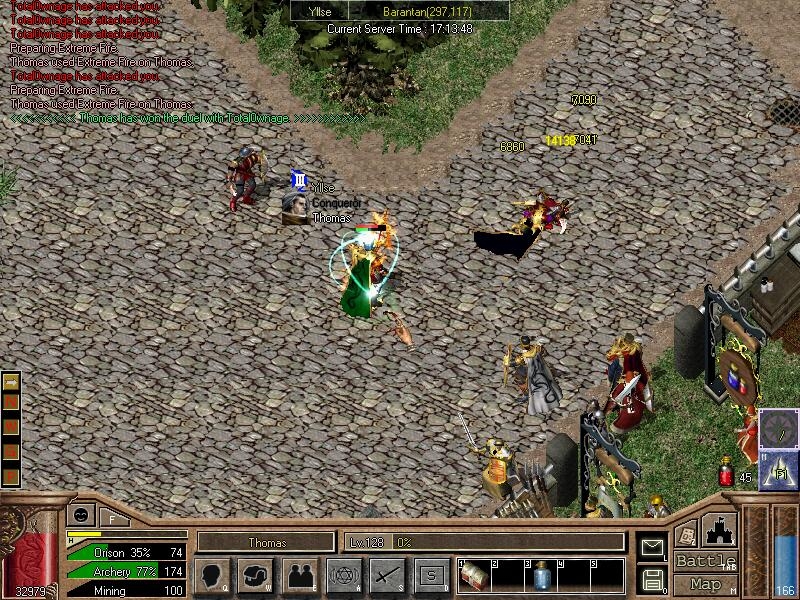Image resolution: width=800 pixels, height=600 pixels.
Task: Use the red health potion with count 45
Action: point(727,472)
